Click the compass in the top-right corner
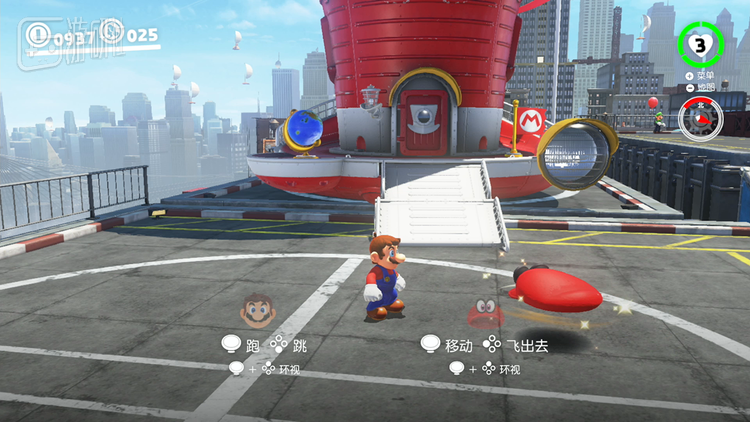750x422 pixels. point(700,119)
